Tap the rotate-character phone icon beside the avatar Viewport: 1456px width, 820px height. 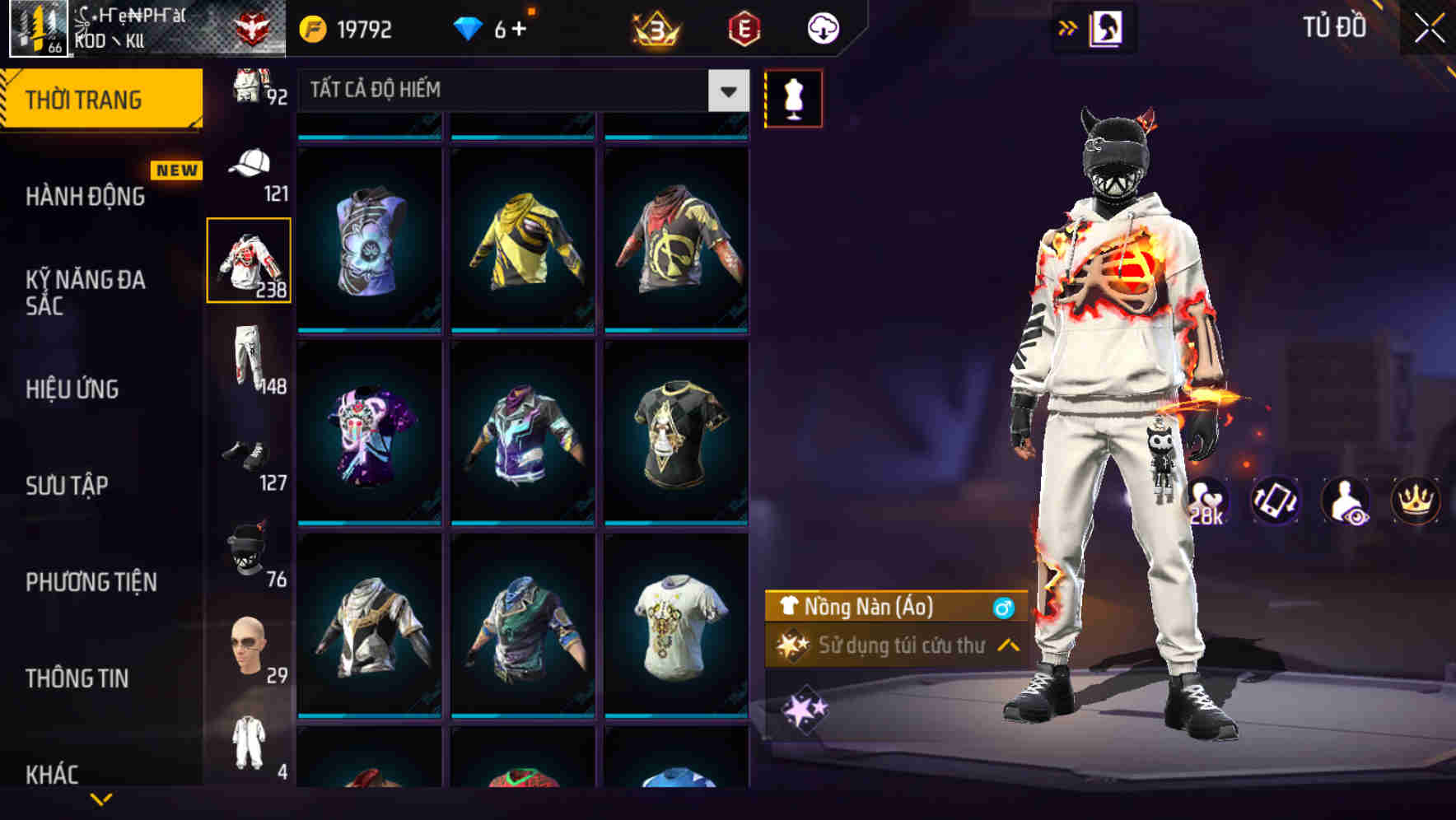tap(1275, 501)
